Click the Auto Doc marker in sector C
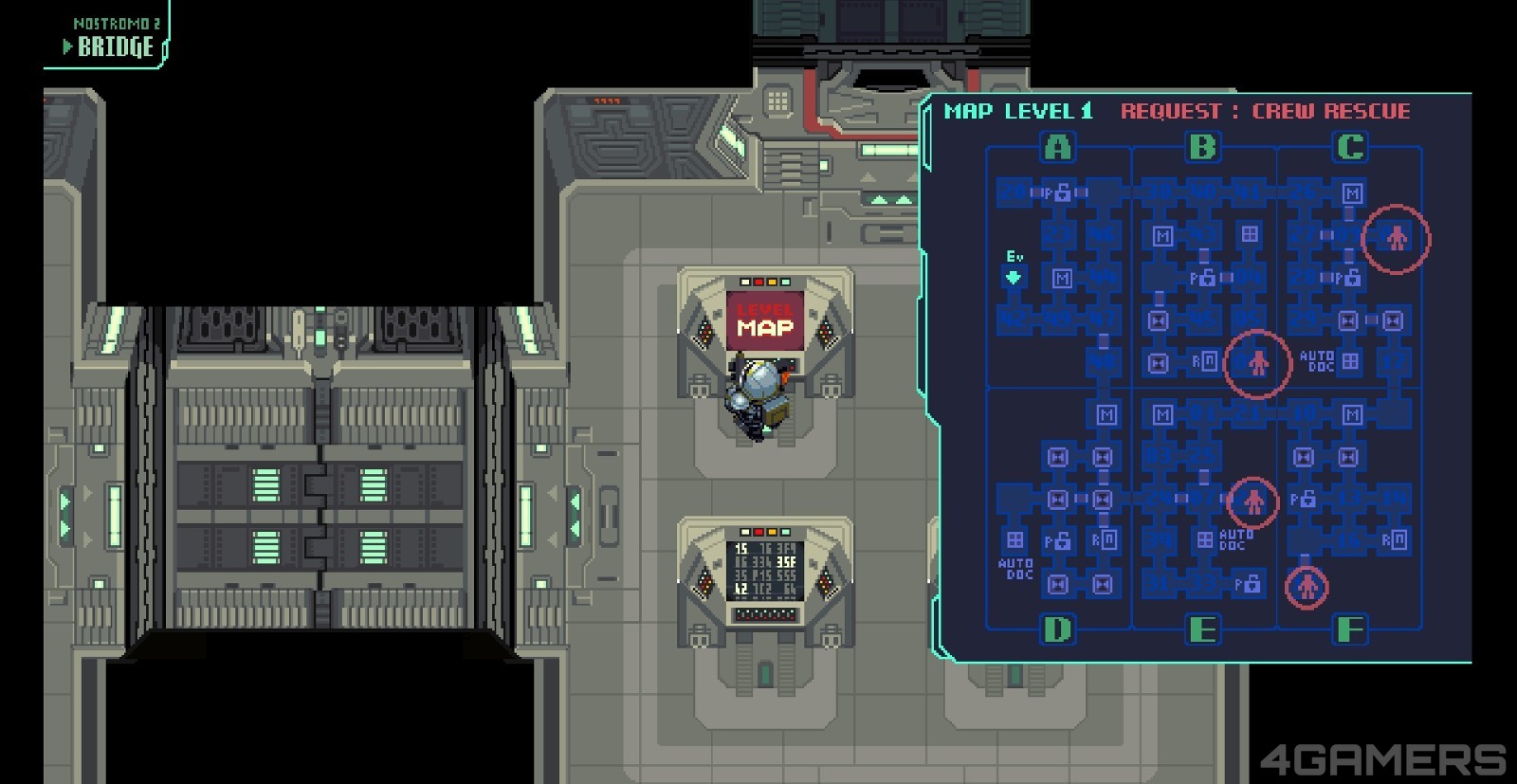Image resolution: width=1517 pixels, height=784 pixels. 1330,361
